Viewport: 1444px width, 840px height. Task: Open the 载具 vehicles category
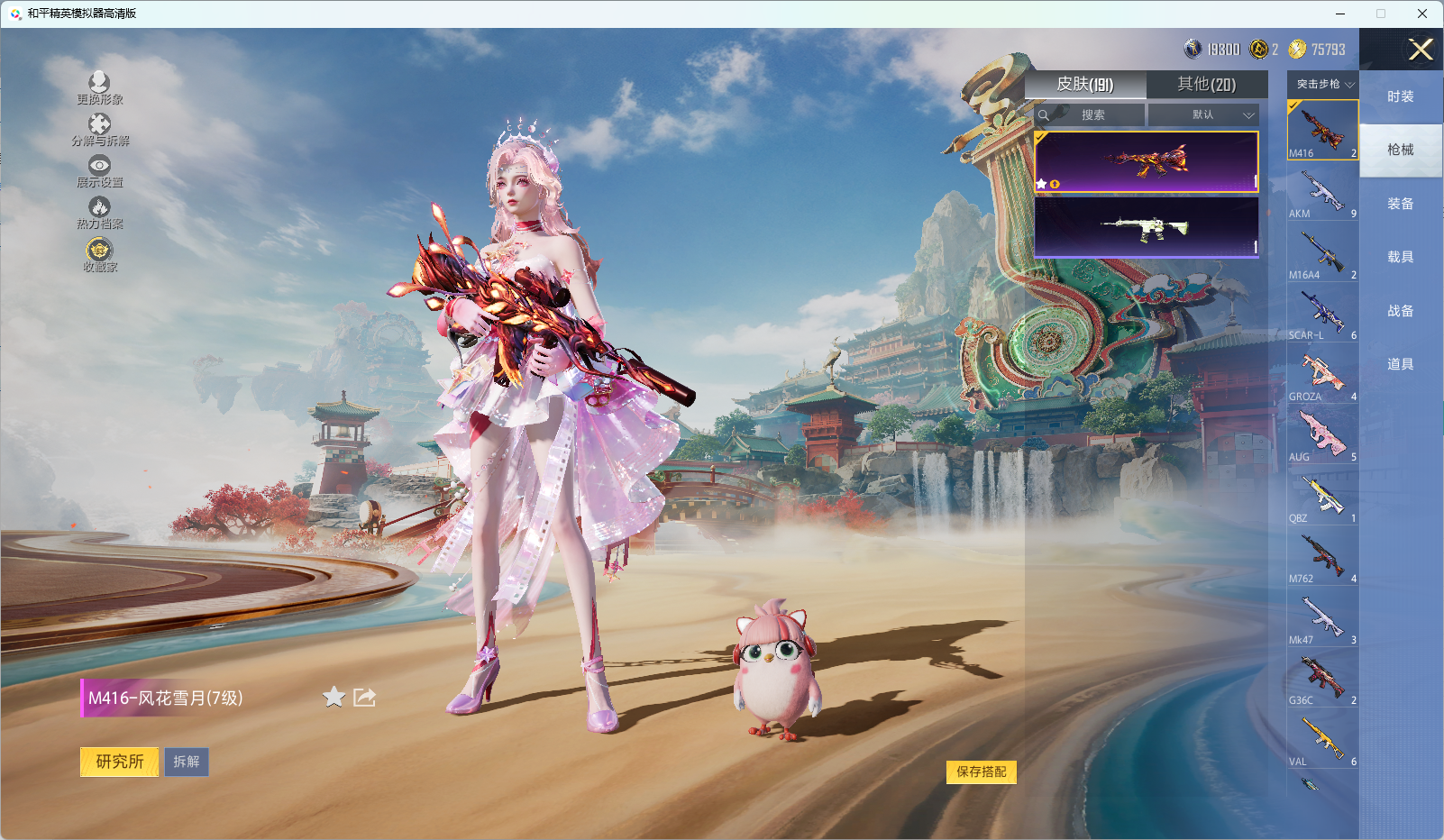click(1400, 257)
